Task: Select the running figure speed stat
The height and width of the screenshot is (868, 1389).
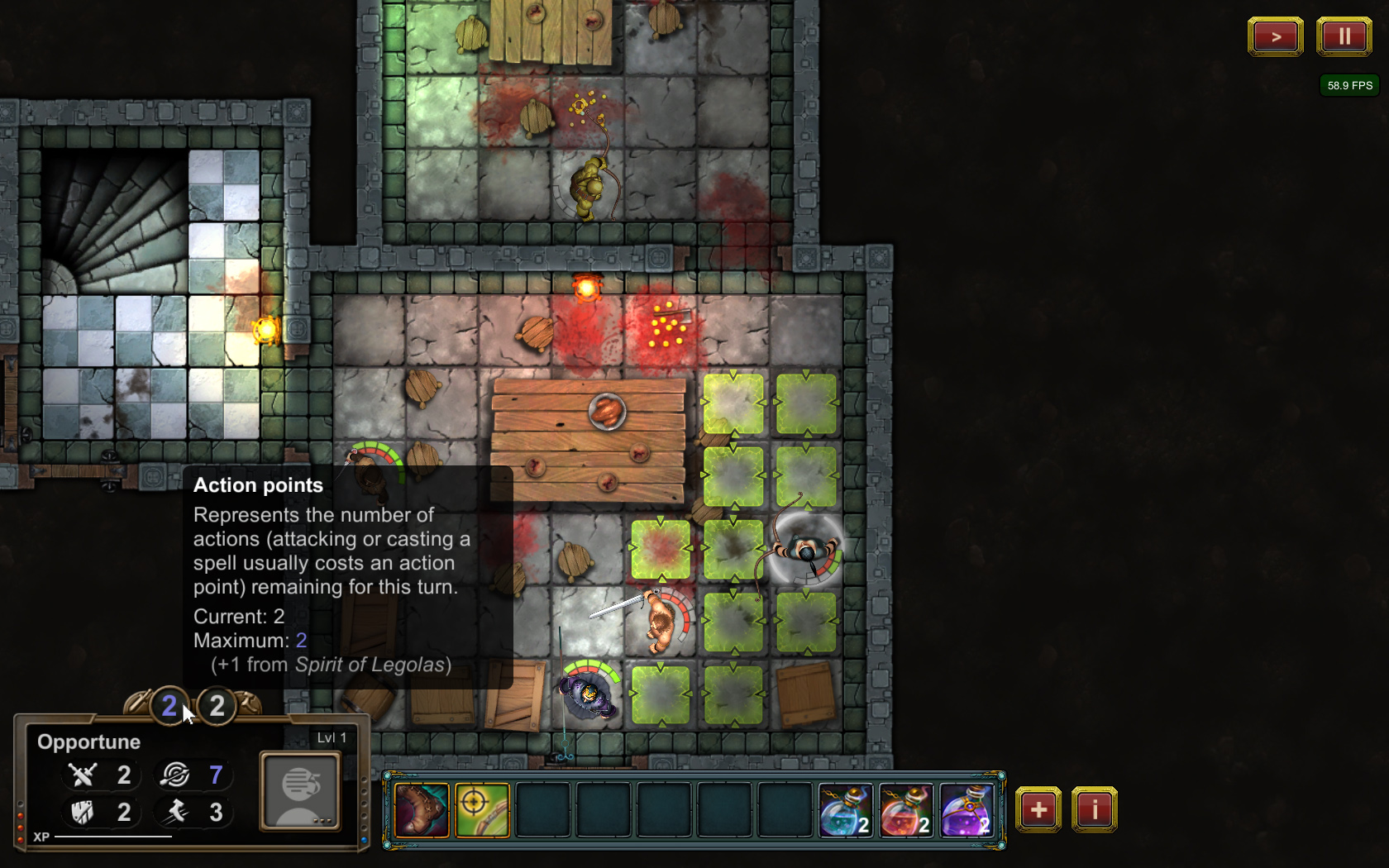Action: click(175, 812)
